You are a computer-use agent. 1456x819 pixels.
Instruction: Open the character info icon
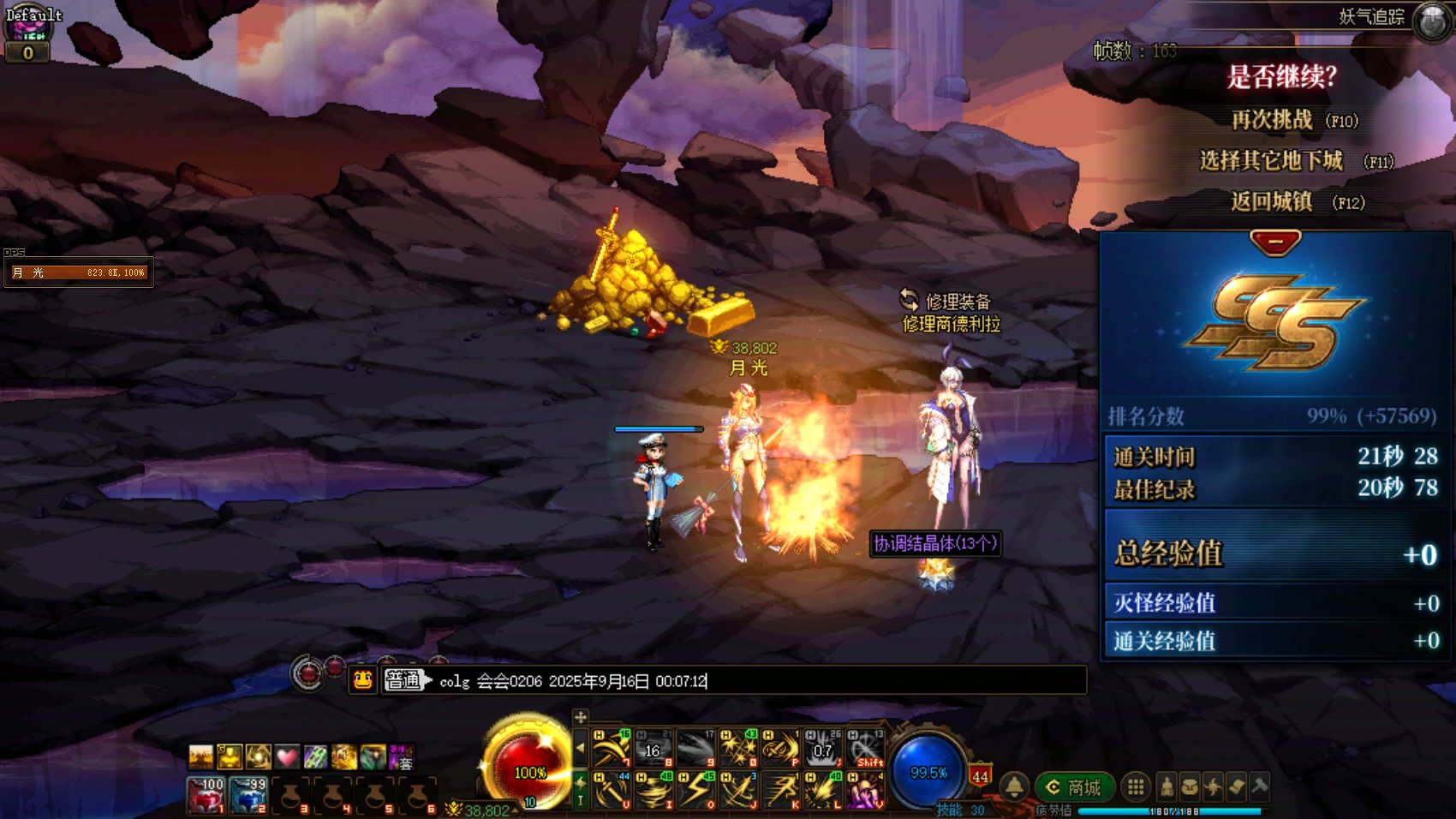pos(1167,786)
